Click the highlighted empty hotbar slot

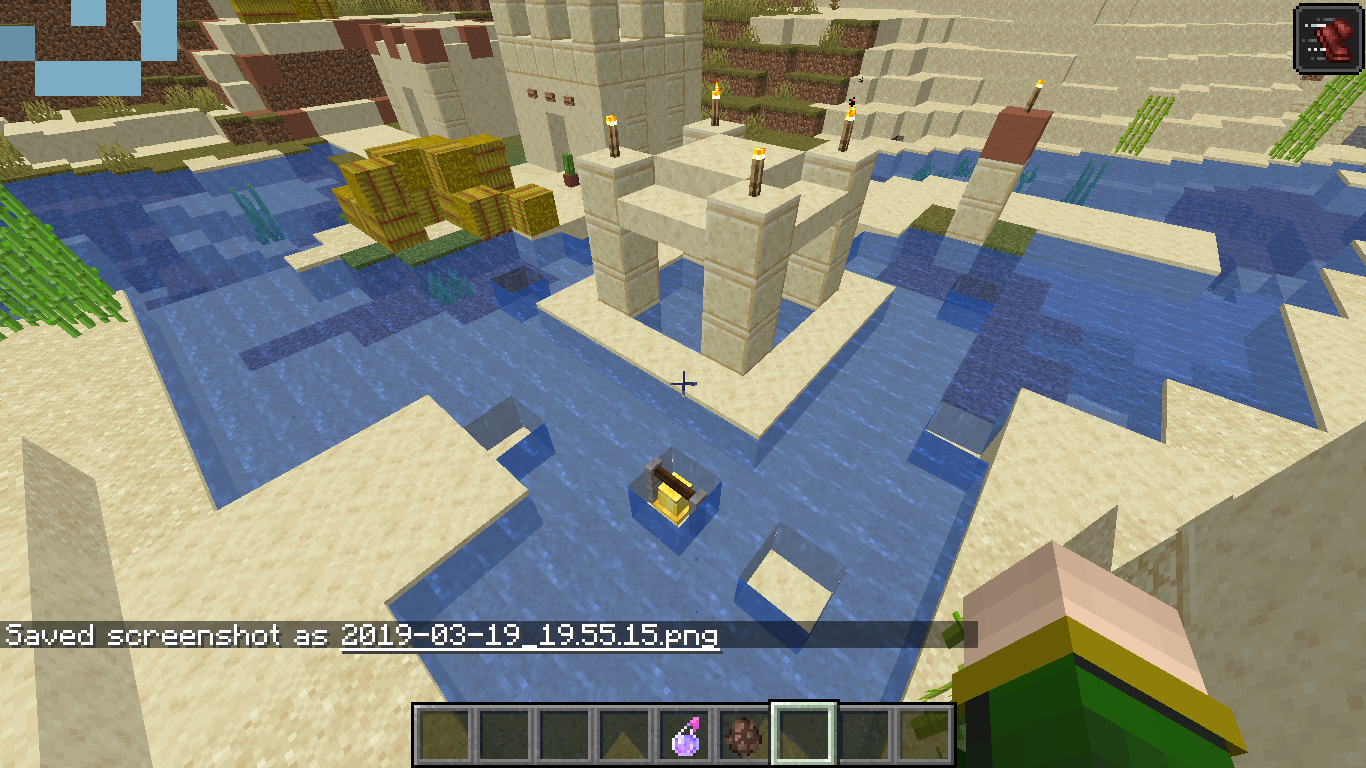click(x=804, y=735)
